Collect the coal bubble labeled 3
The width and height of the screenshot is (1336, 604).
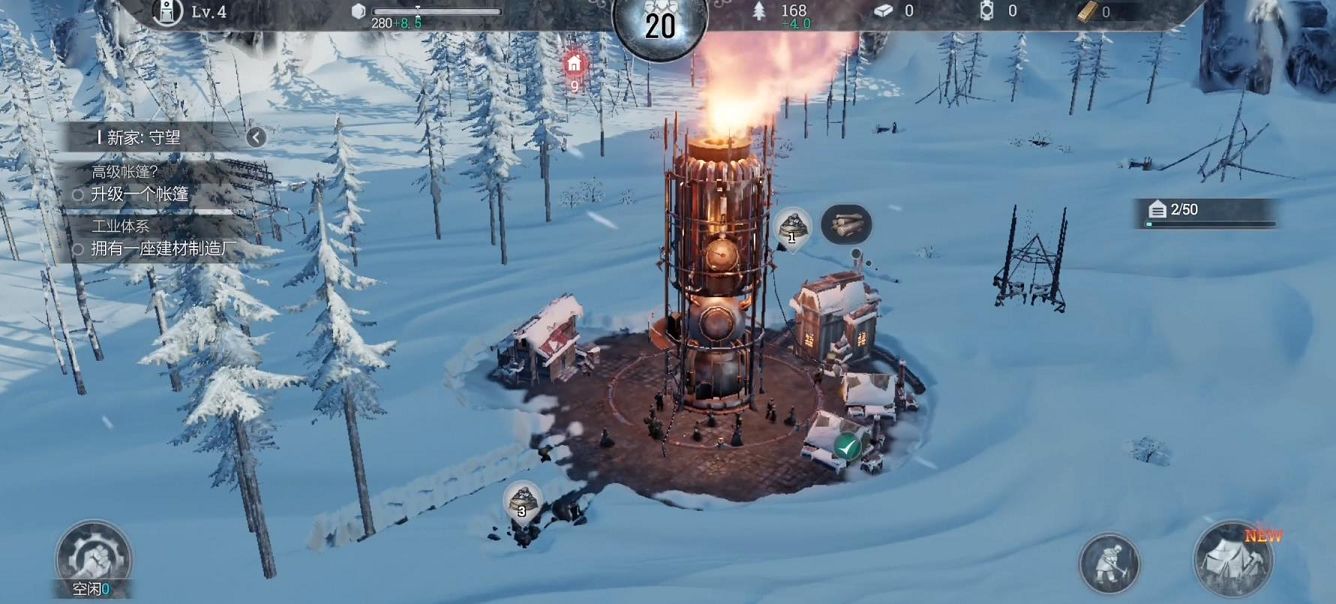(x=522, y=500)
